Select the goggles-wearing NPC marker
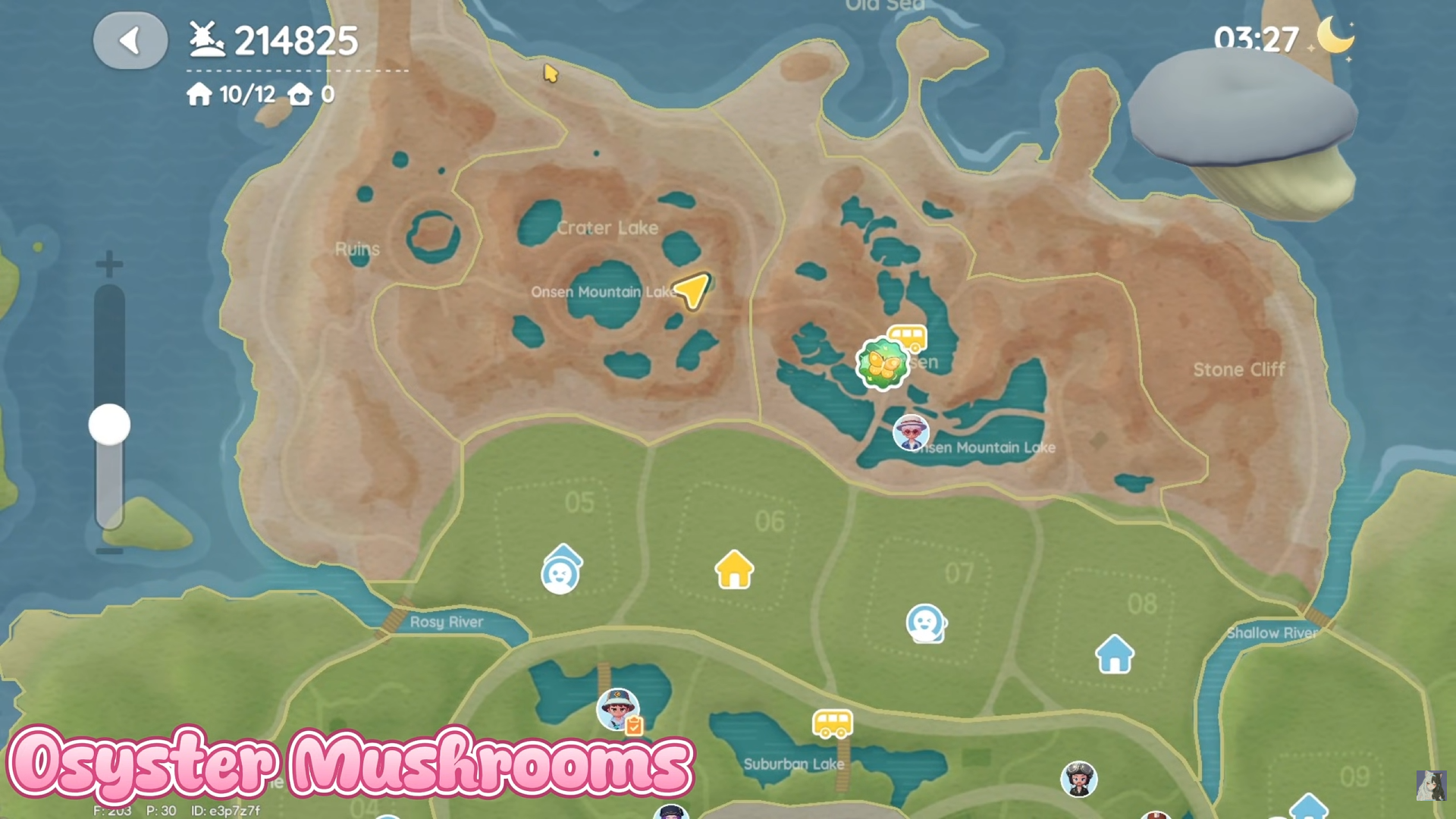The image size is (1456, 819). [x=1078, y=778]
